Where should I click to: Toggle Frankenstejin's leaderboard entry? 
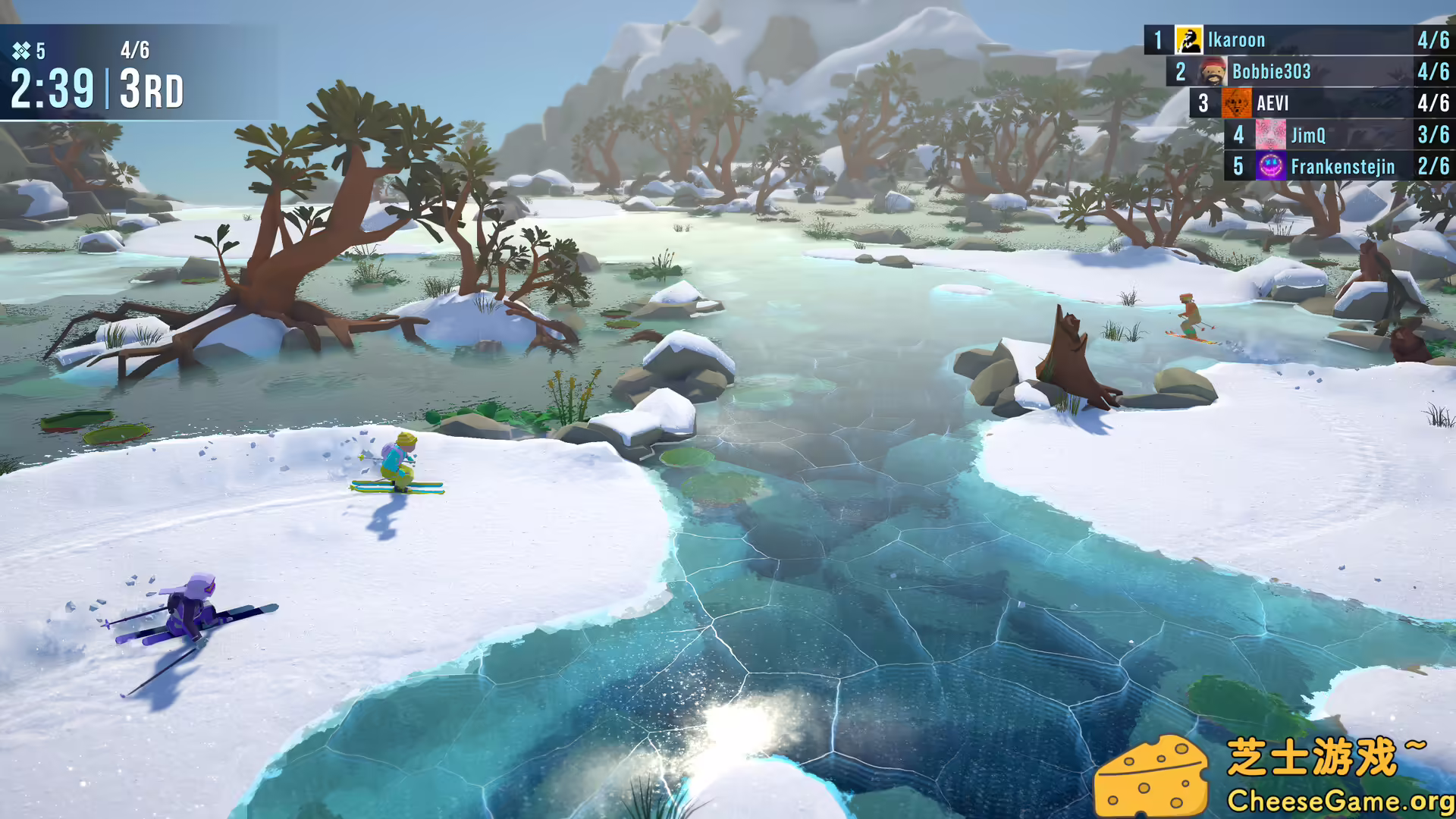[x=1335, y=167]
